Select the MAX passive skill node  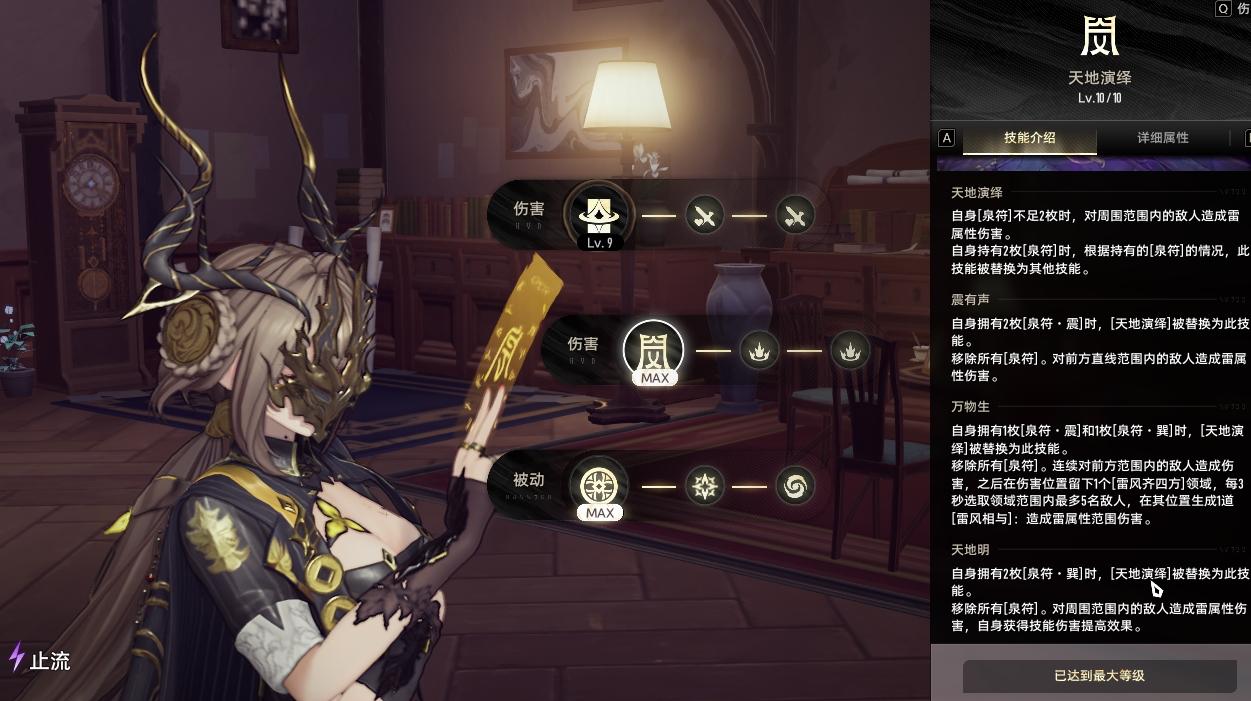[599, 487]
